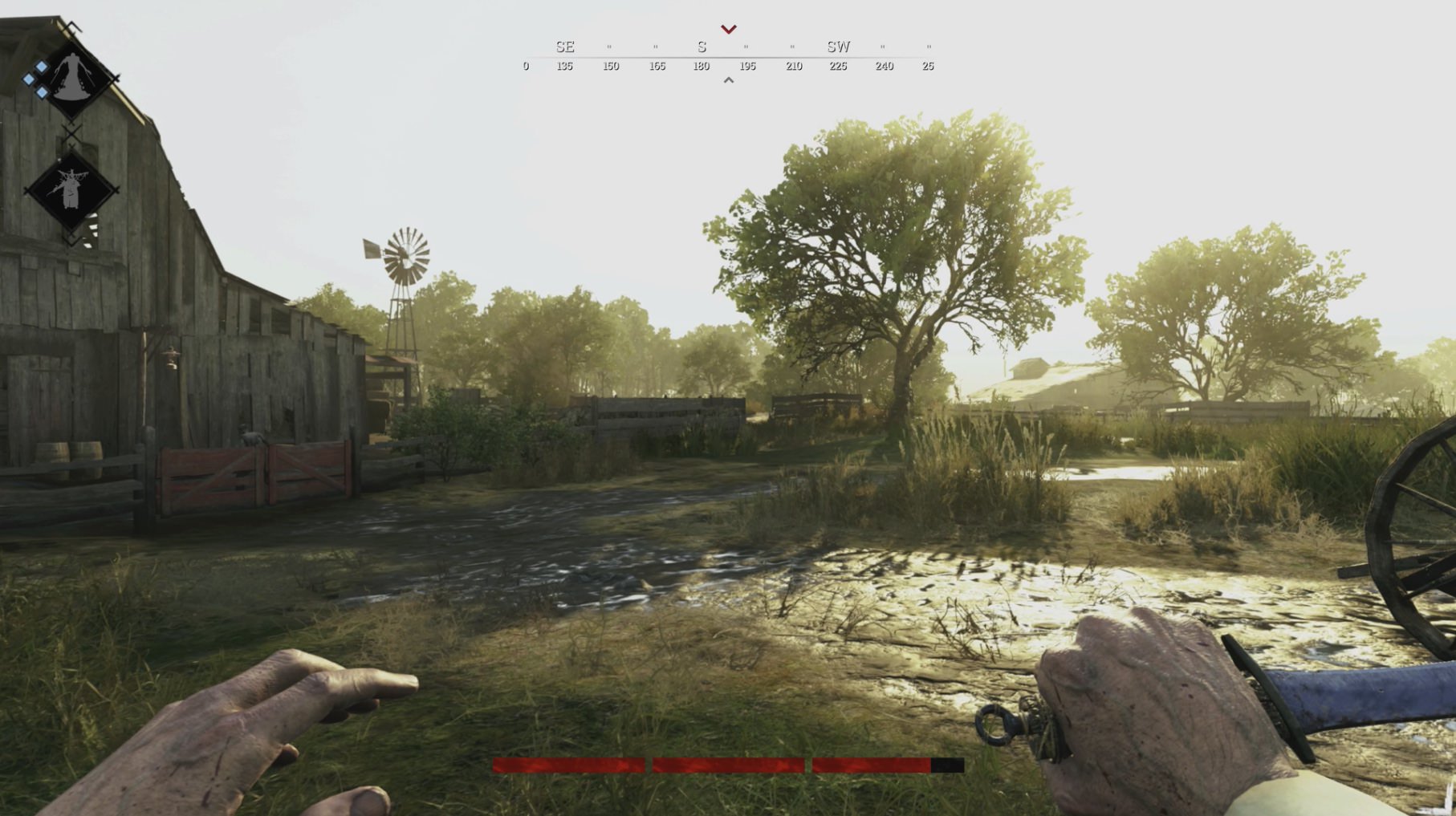This screenshot has height=816, width=1456.
Task: Select the 0 bearing label at compass left
Action: coord(526,67)
